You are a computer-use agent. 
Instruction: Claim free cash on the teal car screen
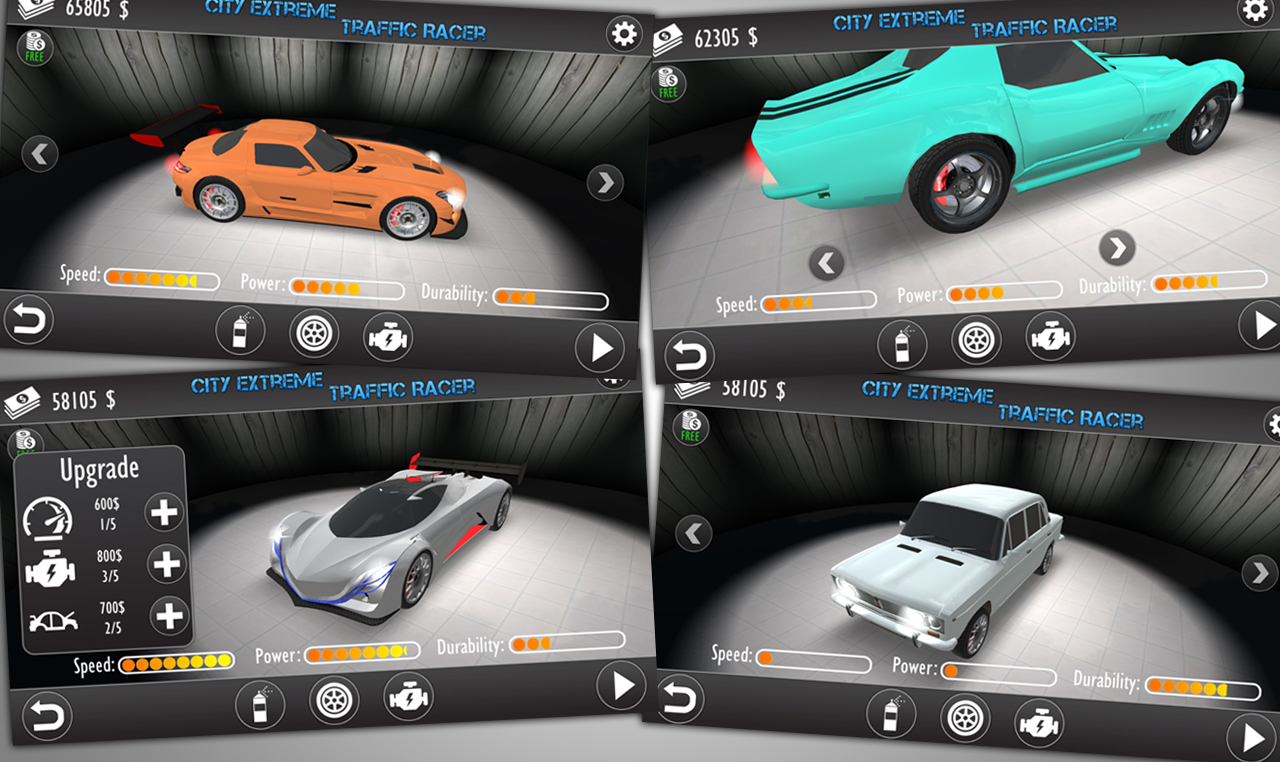click(x=668, y=83)
